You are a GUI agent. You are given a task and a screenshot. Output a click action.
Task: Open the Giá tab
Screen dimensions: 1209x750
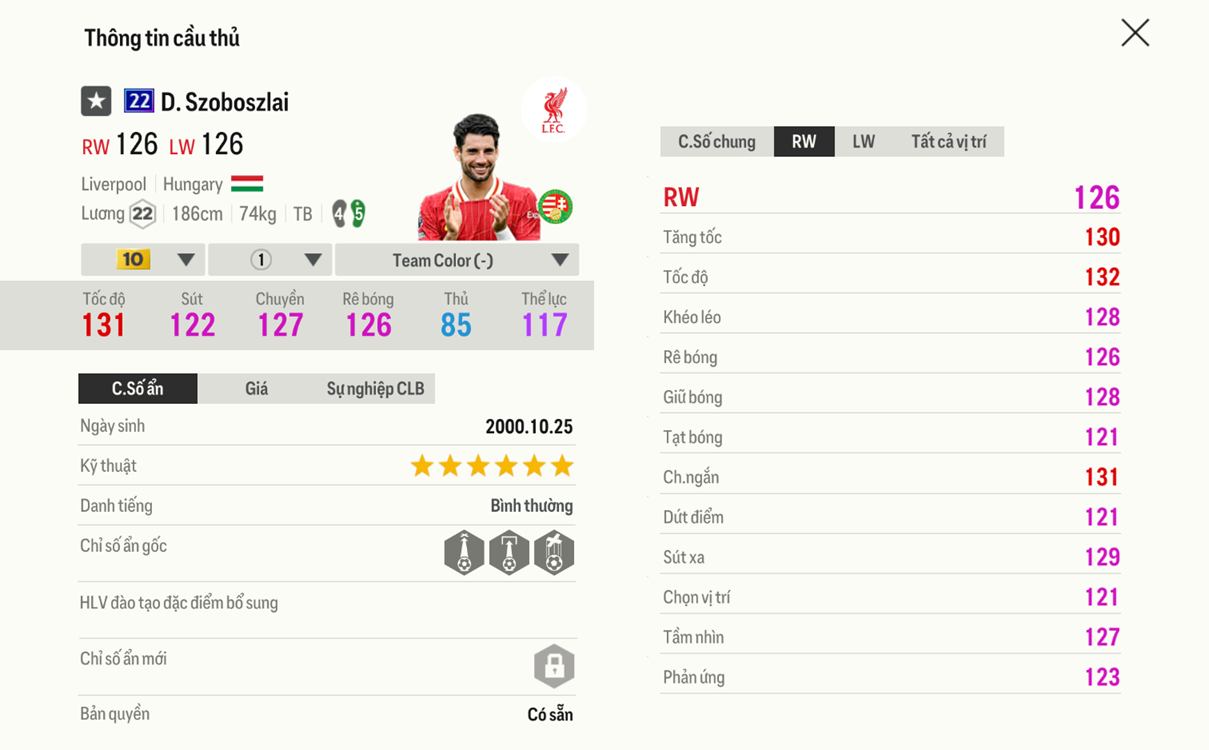pos(256,388)
